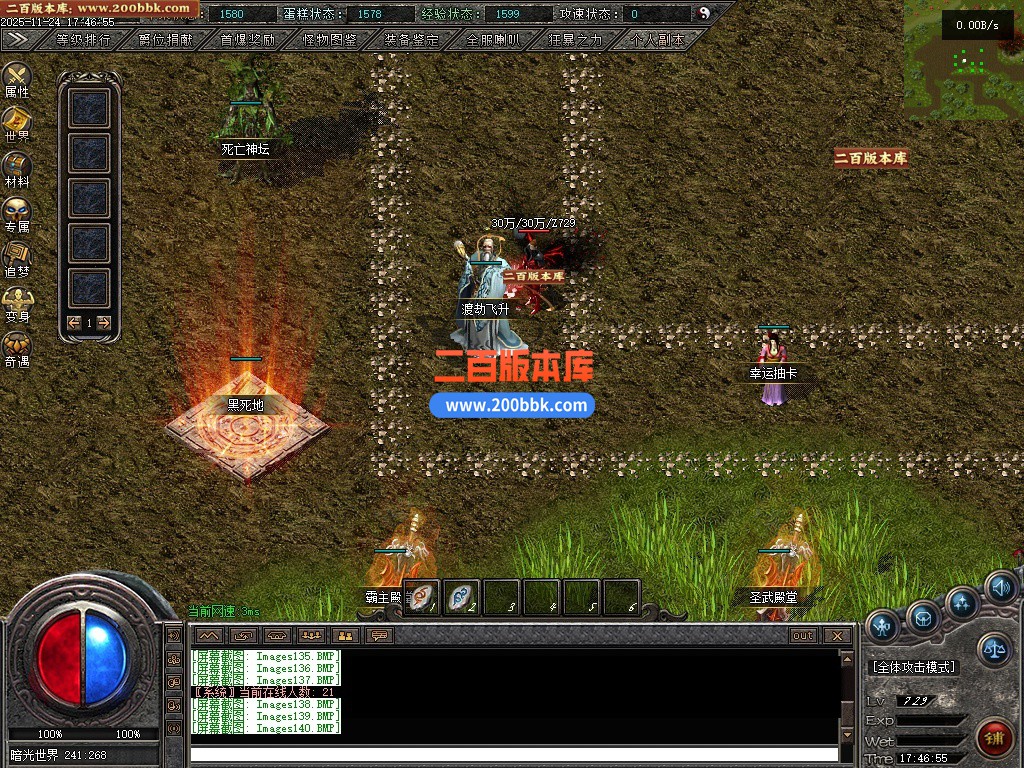Open the 等级排行 level ranking menu
Image resolution: width=1024 pixels, height=768 pixels.
click(x=84, y=40)
